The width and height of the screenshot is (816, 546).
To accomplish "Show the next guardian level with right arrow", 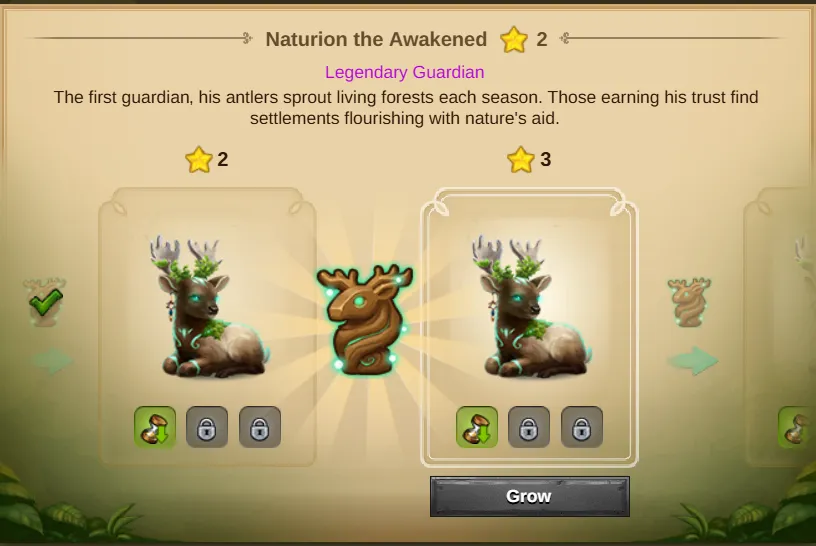I will click(693, 361).
